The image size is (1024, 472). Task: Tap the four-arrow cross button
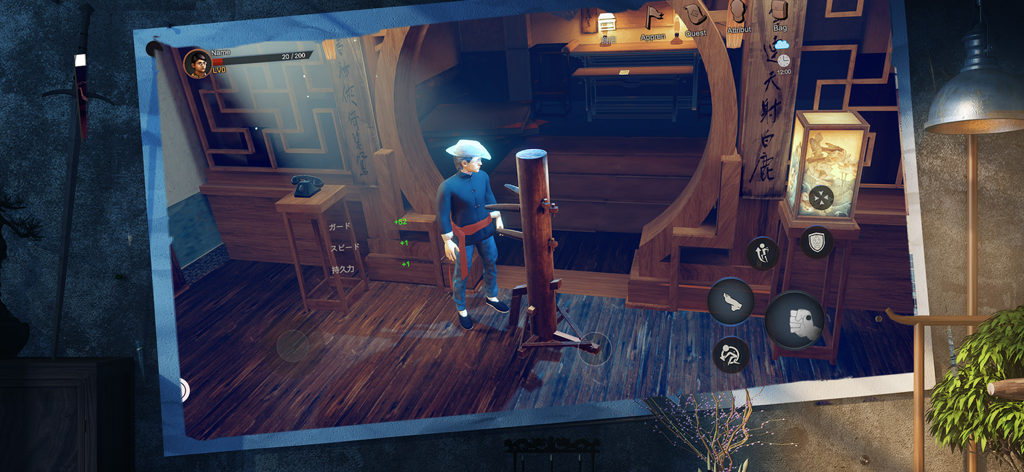pos(821,197)
